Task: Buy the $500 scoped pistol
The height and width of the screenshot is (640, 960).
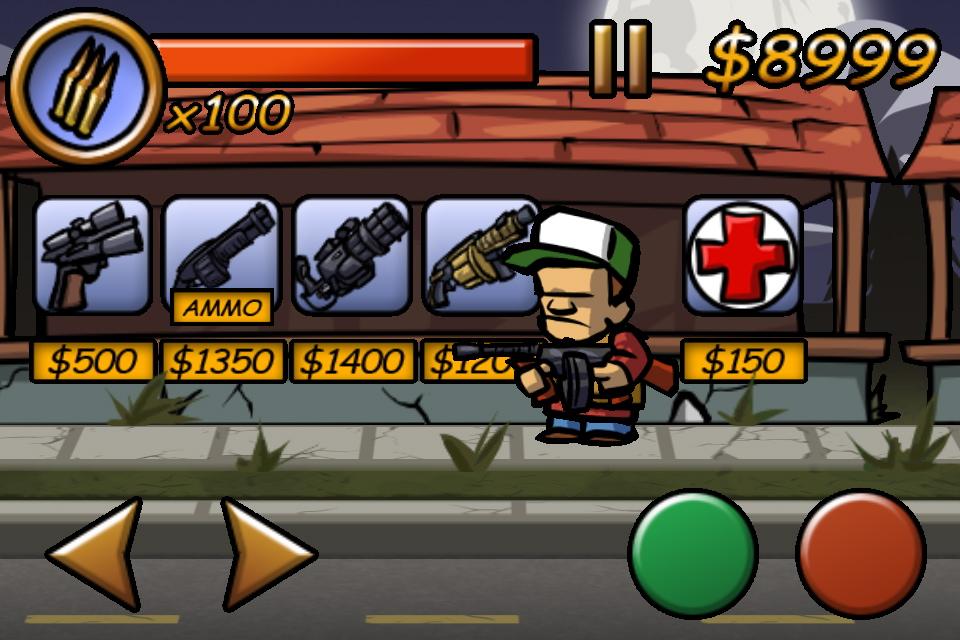Action: click(92, 255)
